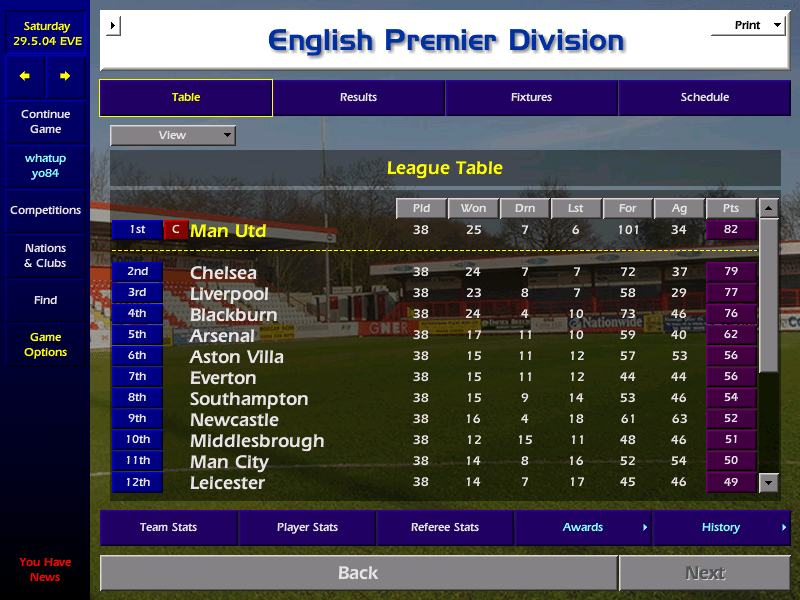Show the Schedule tab
This screenshot has height=600, width=800.
704,98
